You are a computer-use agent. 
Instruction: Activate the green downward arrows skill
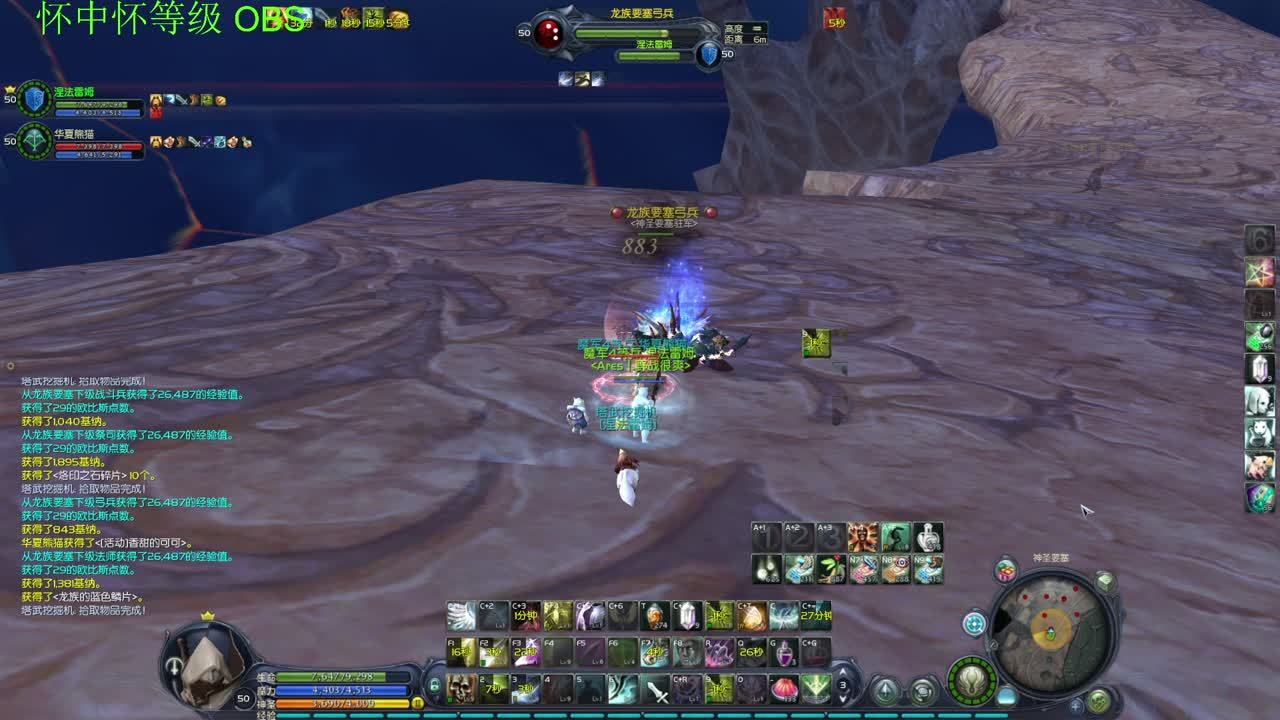[x=815, y=688]
